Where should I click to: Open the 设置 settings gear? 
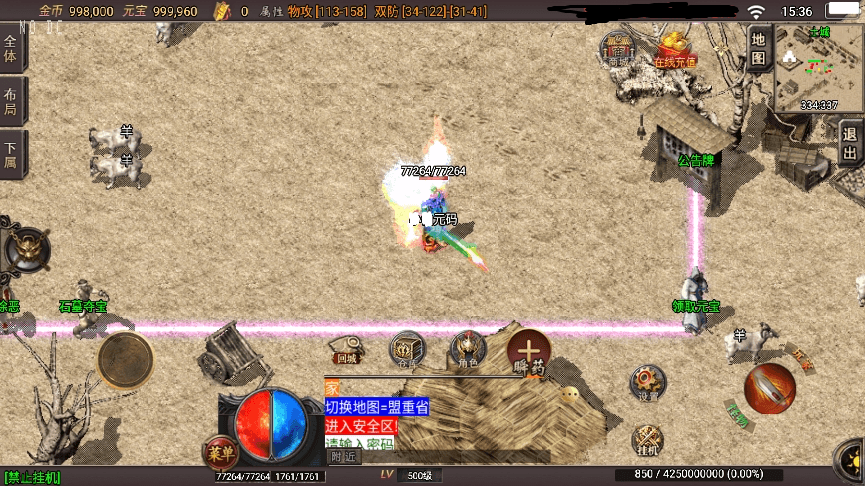[x=647, y=383]
